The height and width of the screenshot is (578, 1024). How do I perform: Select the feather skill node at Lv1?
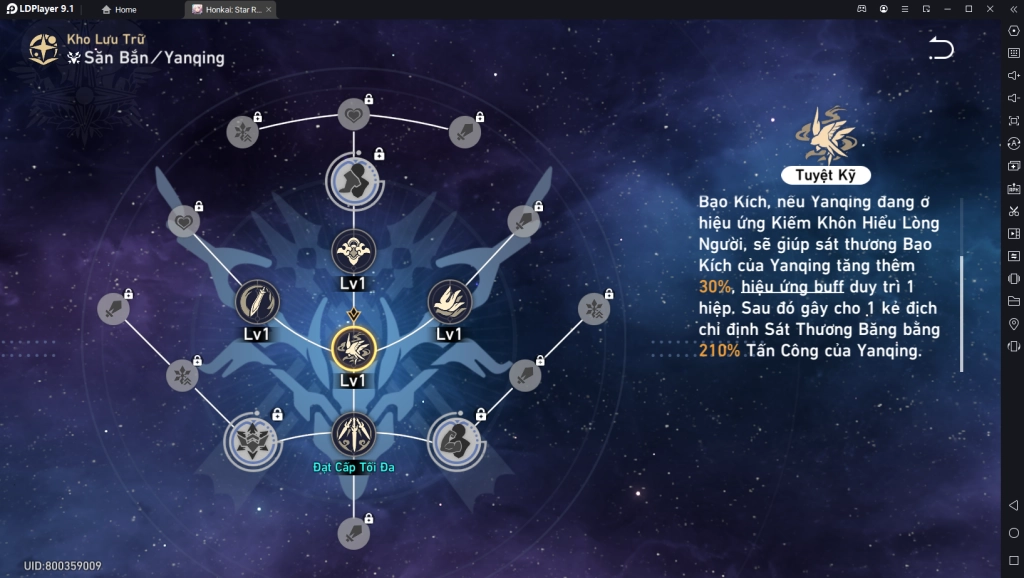click(x=257, y=301)
